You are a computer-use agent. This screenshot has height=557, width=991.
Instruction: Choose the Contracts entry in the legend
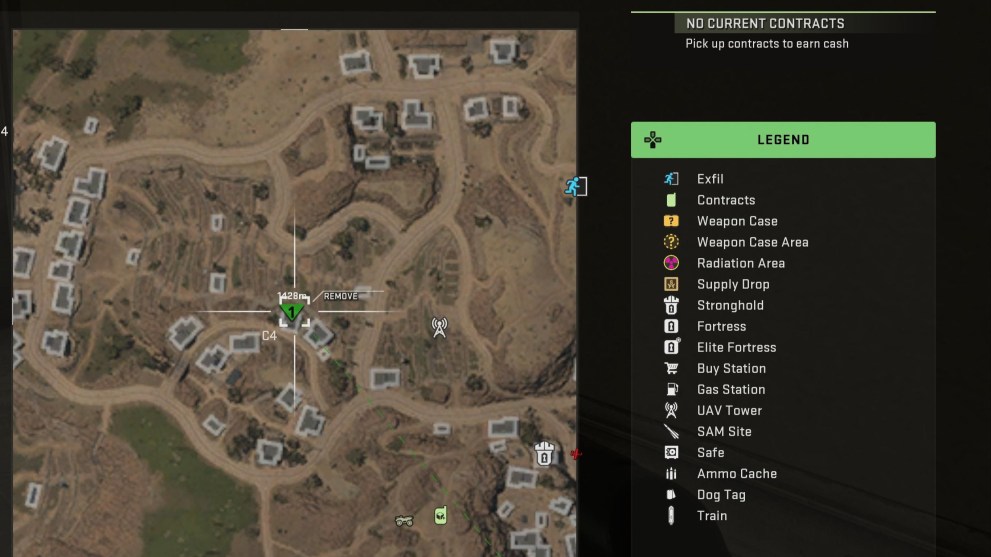pyautogui.click(x=725, y=200)
